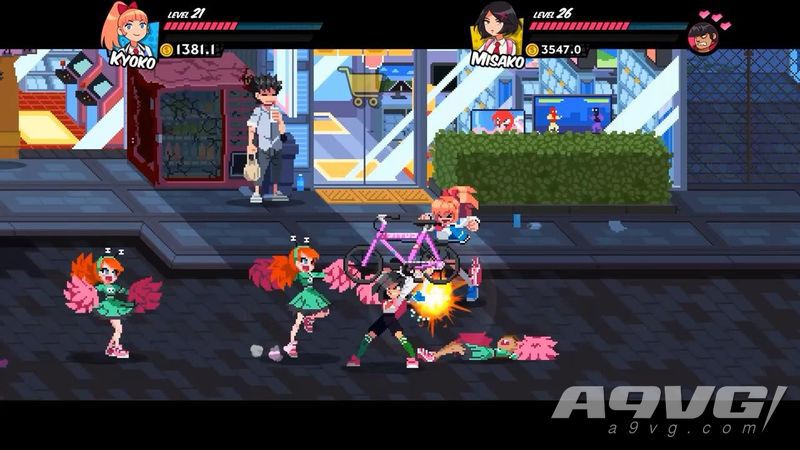Screen dimensions: 800x450
Task: Click the recruited ally icon with hearts
Action: (x=705, y=36)
